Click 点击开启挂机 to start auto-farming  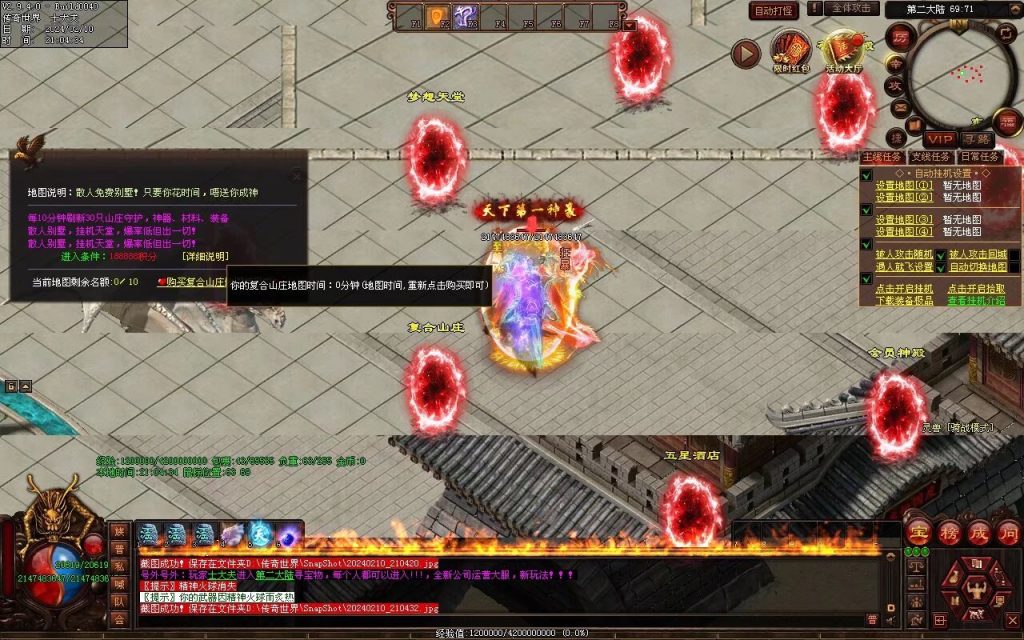[x=904, y=288]
